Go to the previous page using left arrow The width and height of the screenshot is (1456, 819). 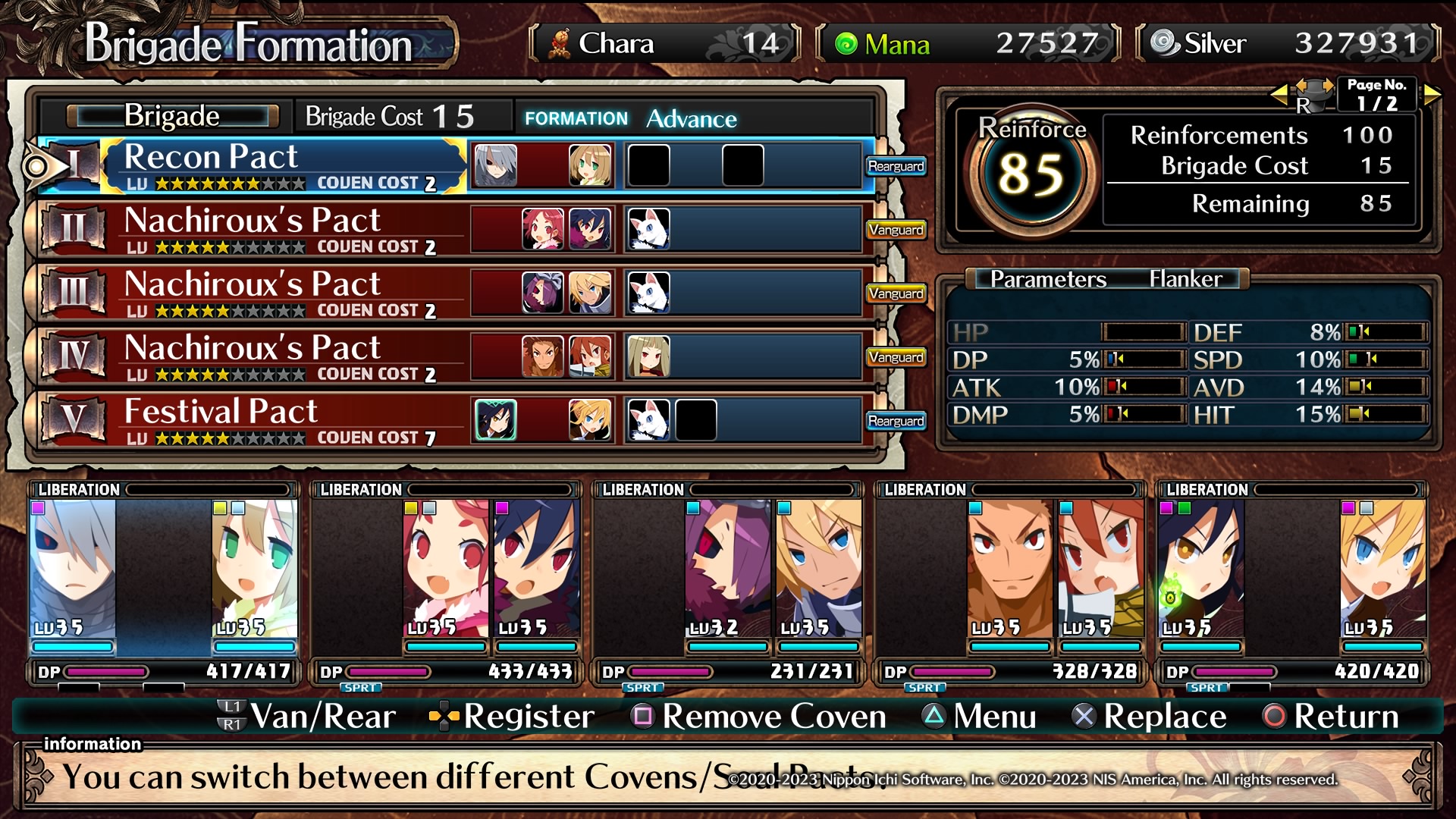pos(1279,95)
